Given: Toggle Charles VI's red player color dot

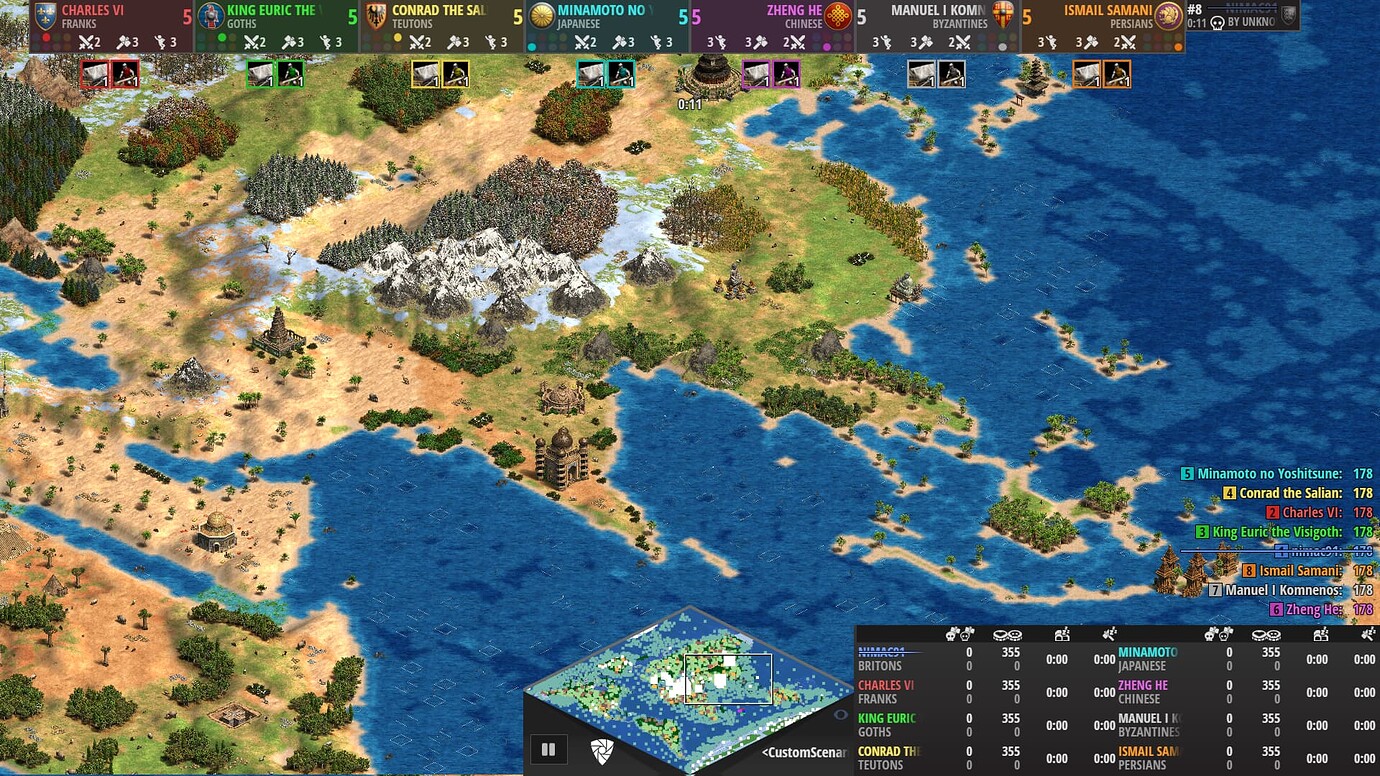Looking at the screenshot, I should point(46,39).
